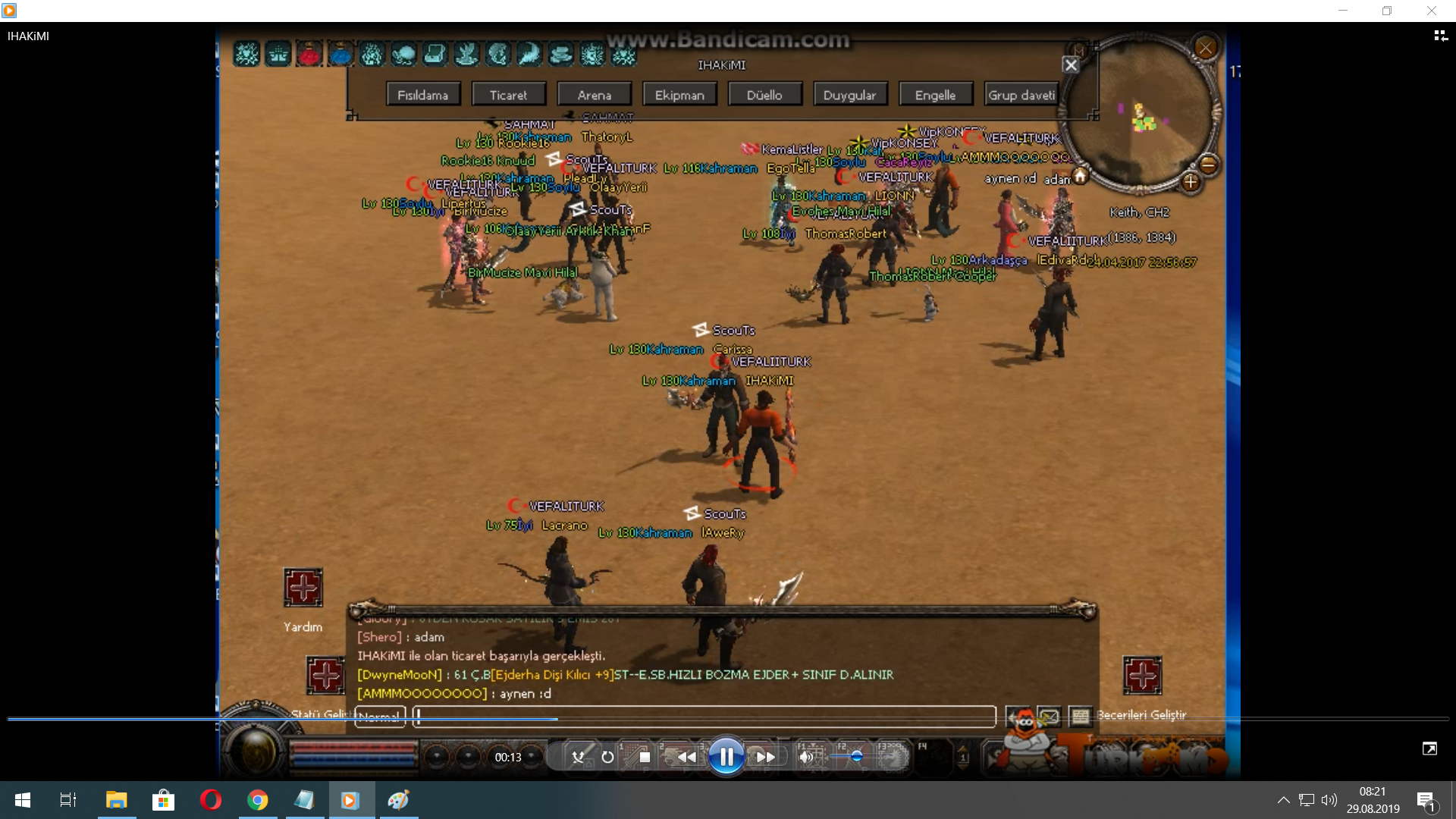Close the minimap with its round X
The image size is (1456, 819).
(1205, 48)
